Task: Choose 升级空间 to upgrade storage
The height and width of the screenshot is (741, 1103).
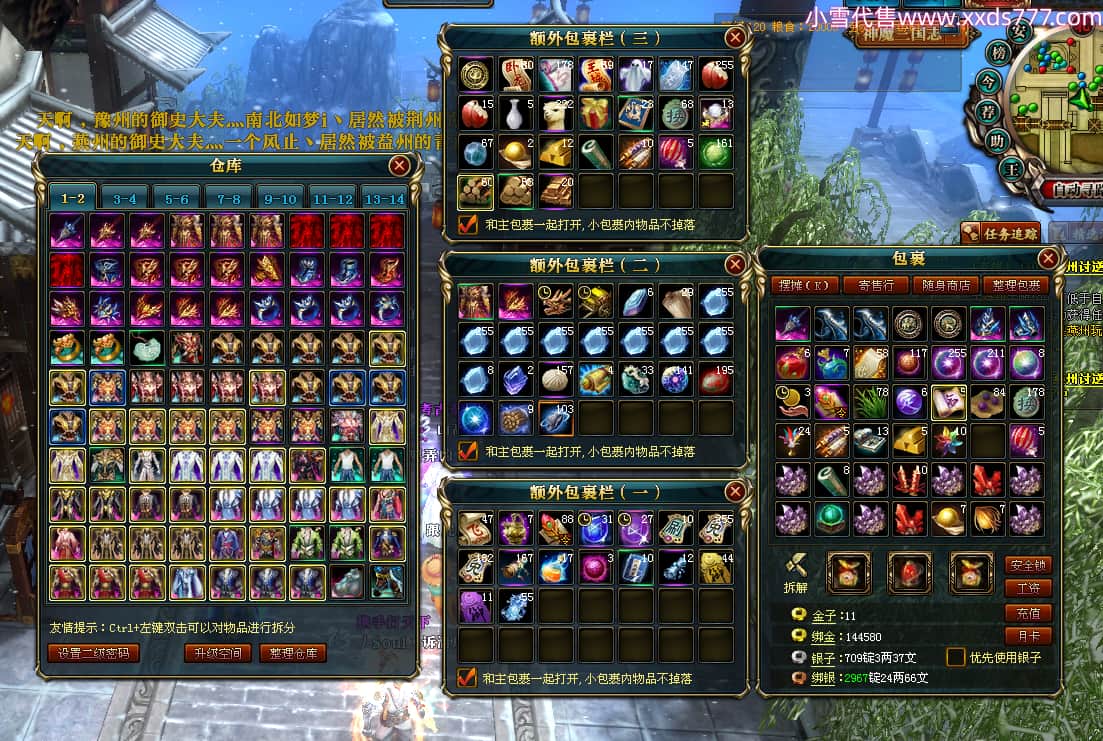Action: (x=218, y=653)
